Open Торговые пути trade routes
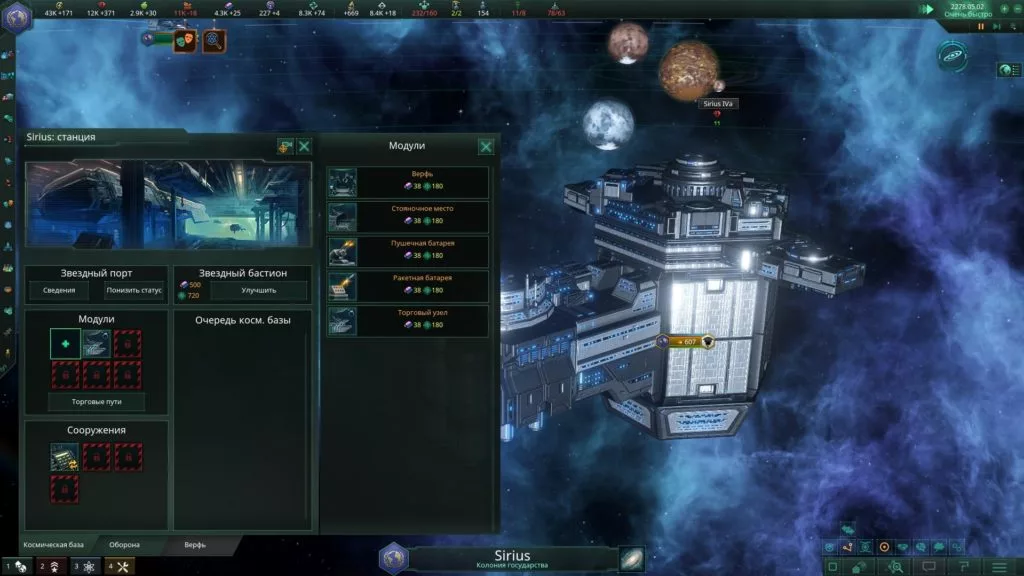 (96, 402)
